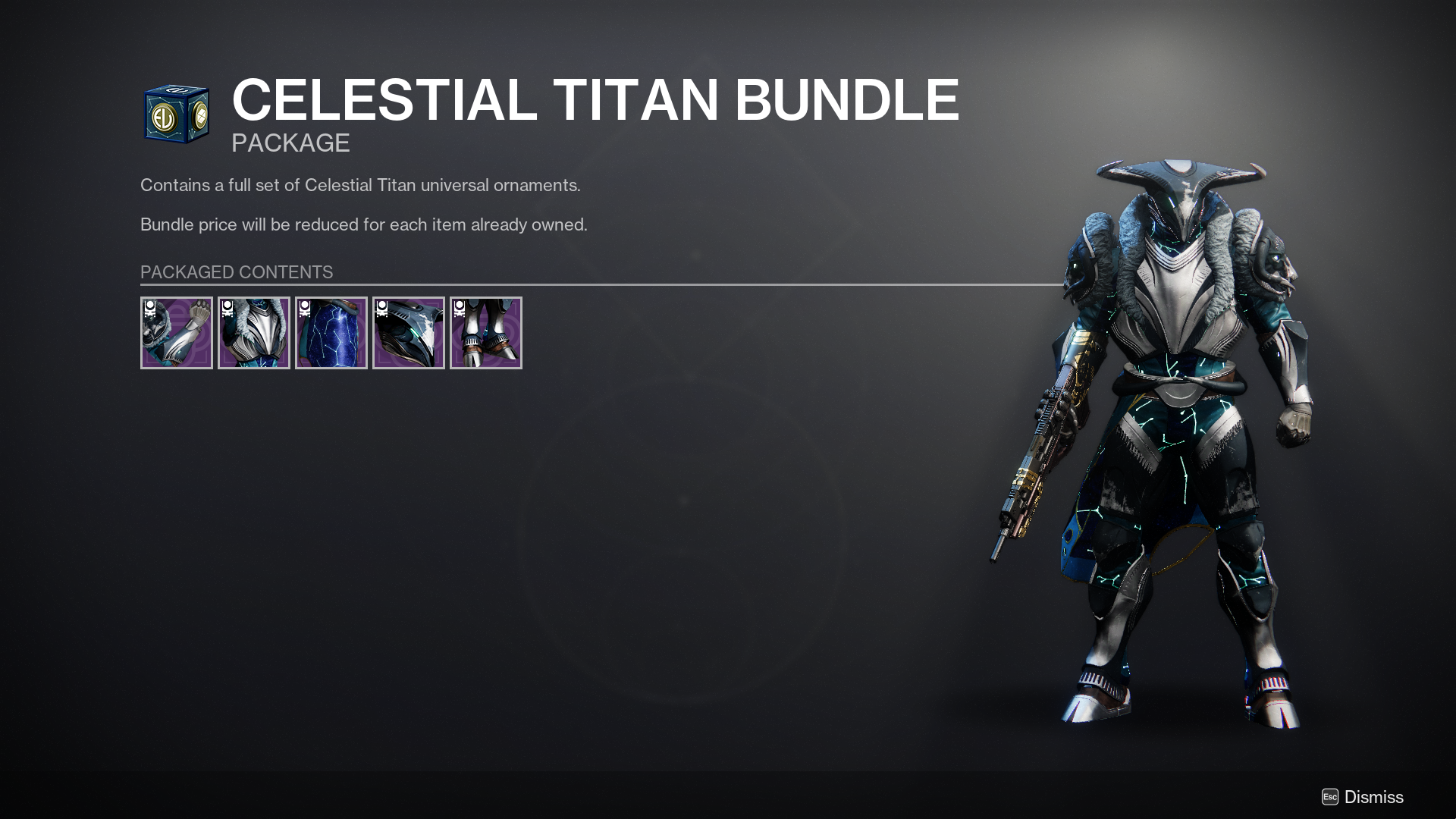Expand the Celestial Titan Bundle title
The width and height of the screenshot is (1456, 819).
point(595,99)
